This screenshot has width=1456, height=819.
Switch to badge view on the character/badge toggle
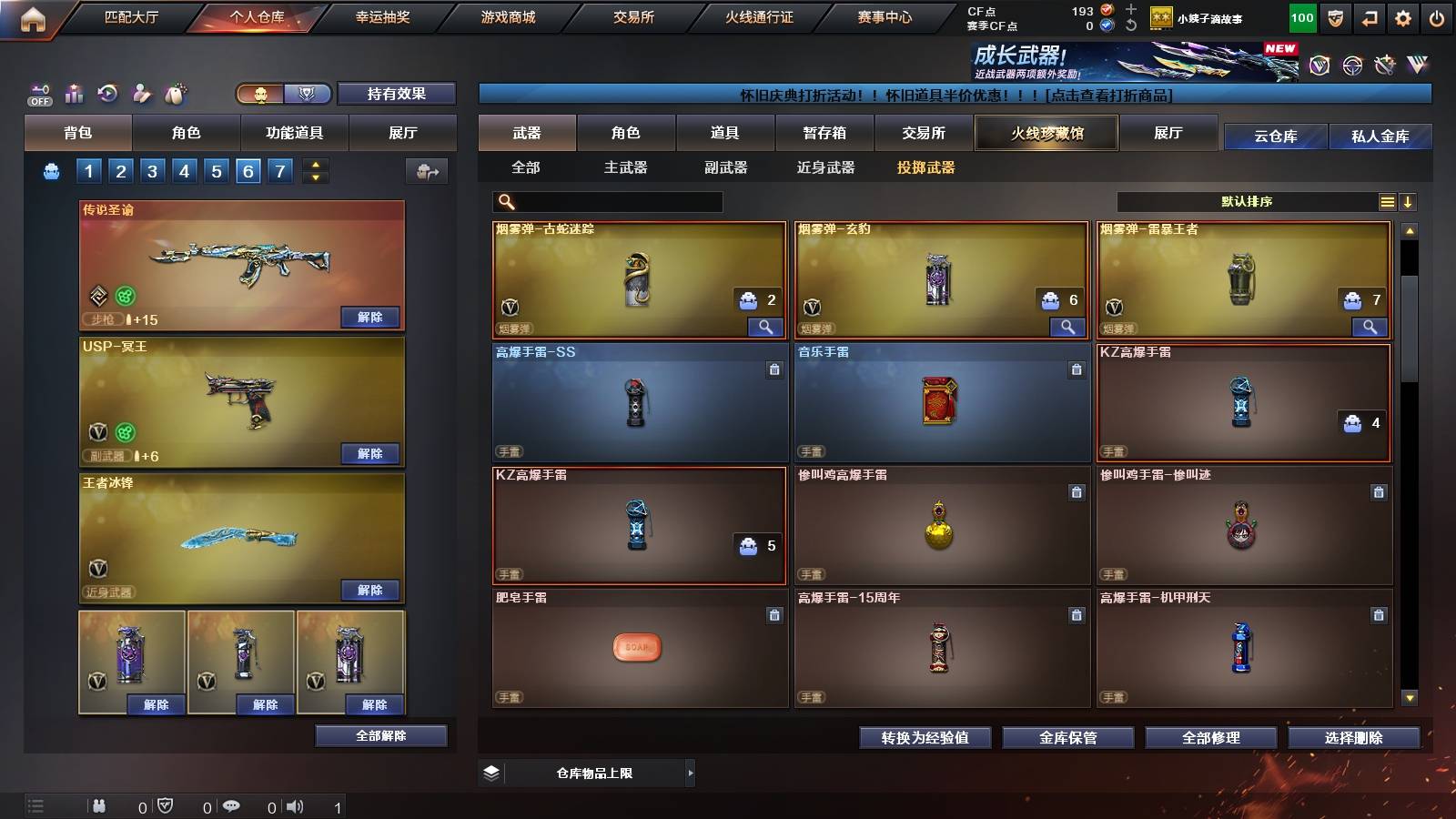pos(308,94)
